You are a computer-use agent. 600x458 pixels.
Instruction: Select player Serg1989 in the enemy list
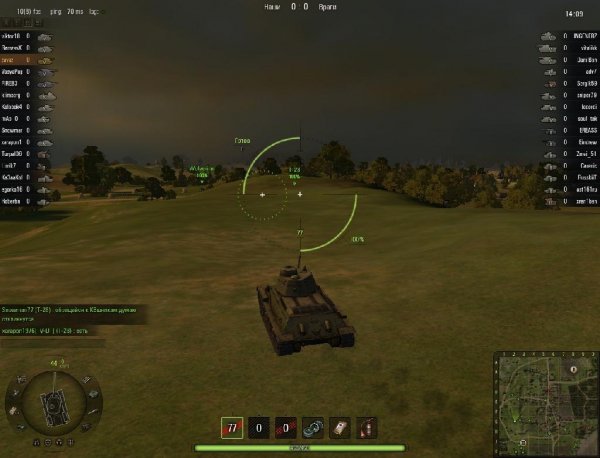(580, 83)
